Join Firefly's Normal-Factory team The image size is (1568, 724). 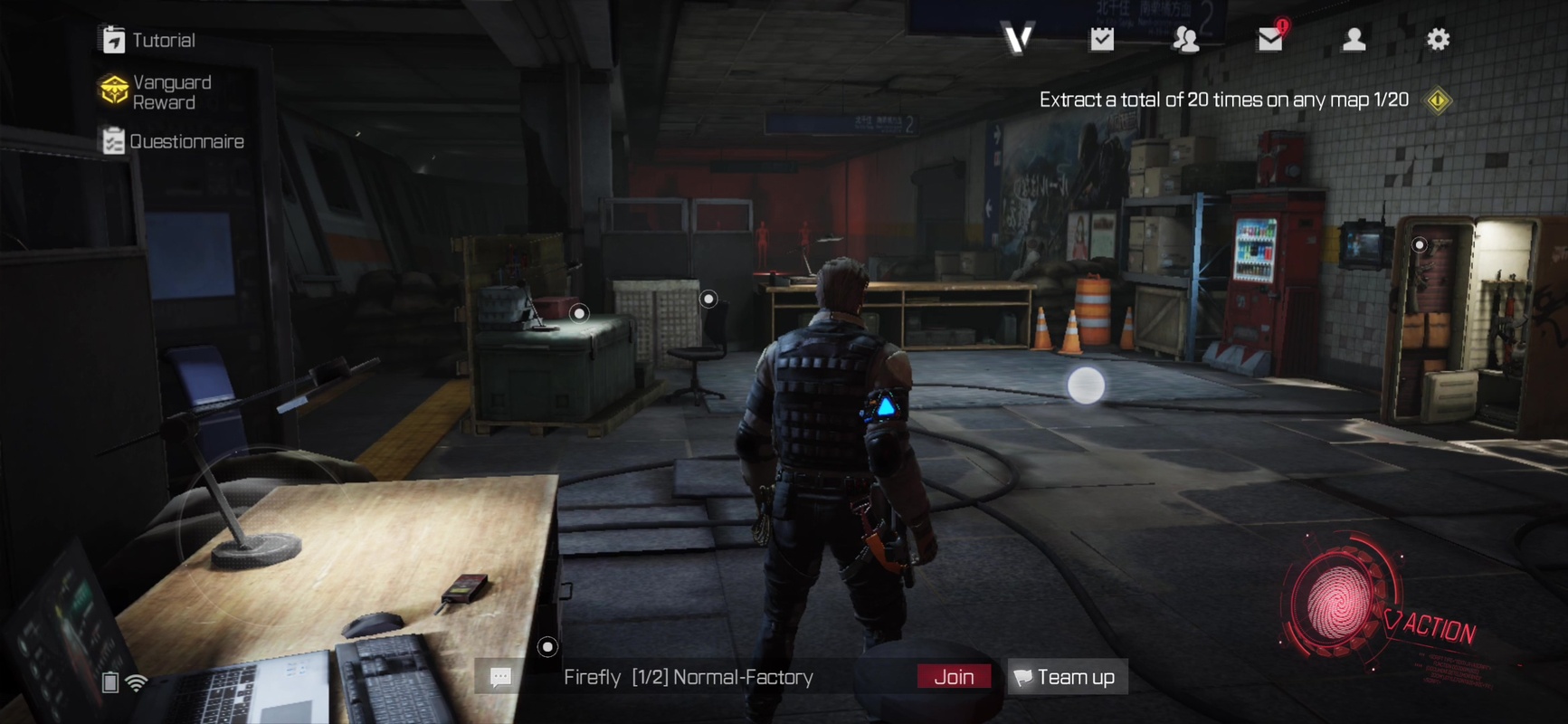954,677
